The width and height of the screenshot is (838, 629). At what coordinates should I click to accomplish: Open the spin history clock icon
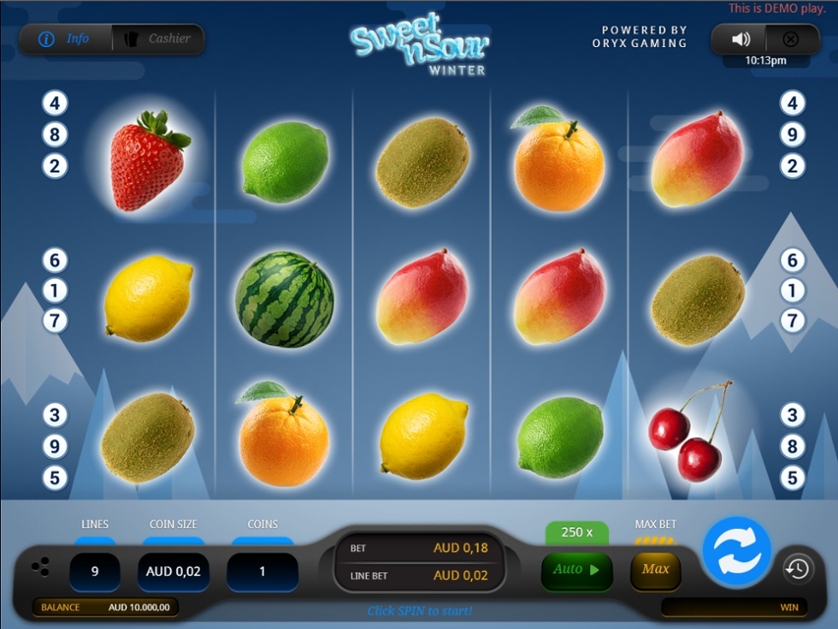click(797, 569)
